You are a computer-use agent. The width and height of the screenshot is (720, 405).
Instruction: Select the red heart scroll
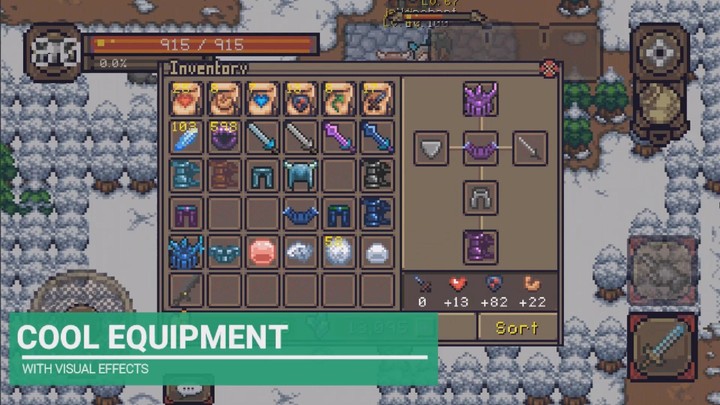coord(187,99)
